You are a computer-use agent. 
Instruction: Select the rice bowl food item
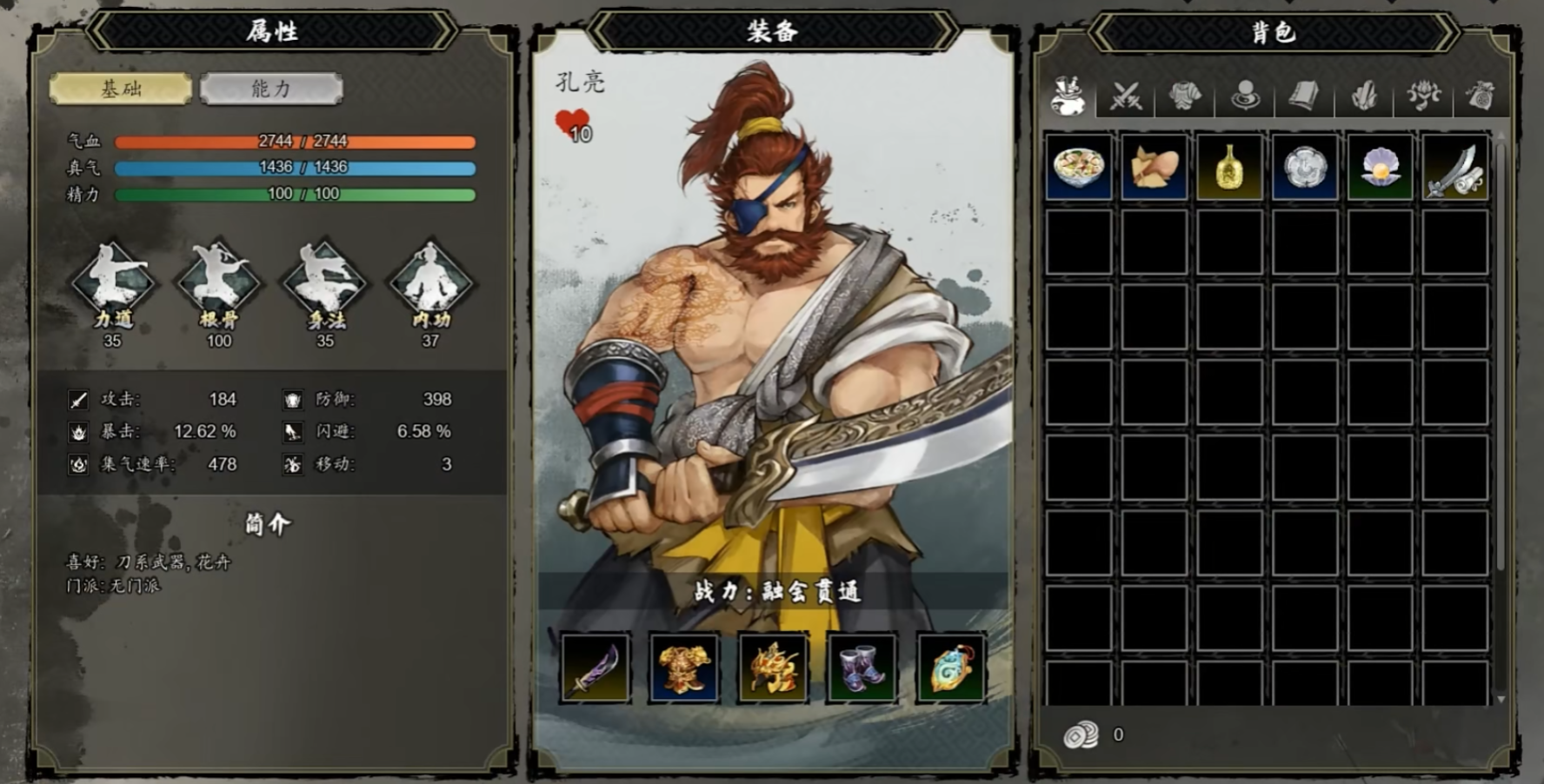1078,167
